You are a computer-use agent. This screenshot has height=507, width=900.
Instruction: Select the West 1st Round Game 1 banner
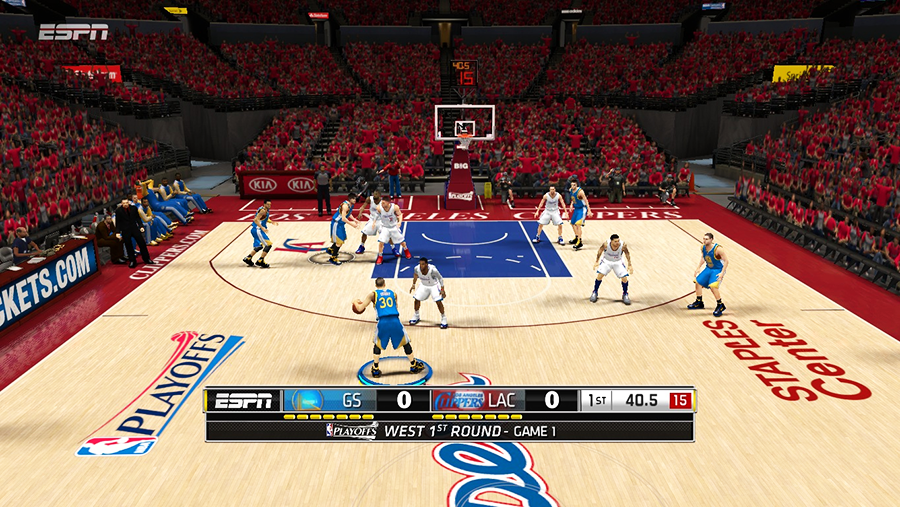tap(449, 431)
